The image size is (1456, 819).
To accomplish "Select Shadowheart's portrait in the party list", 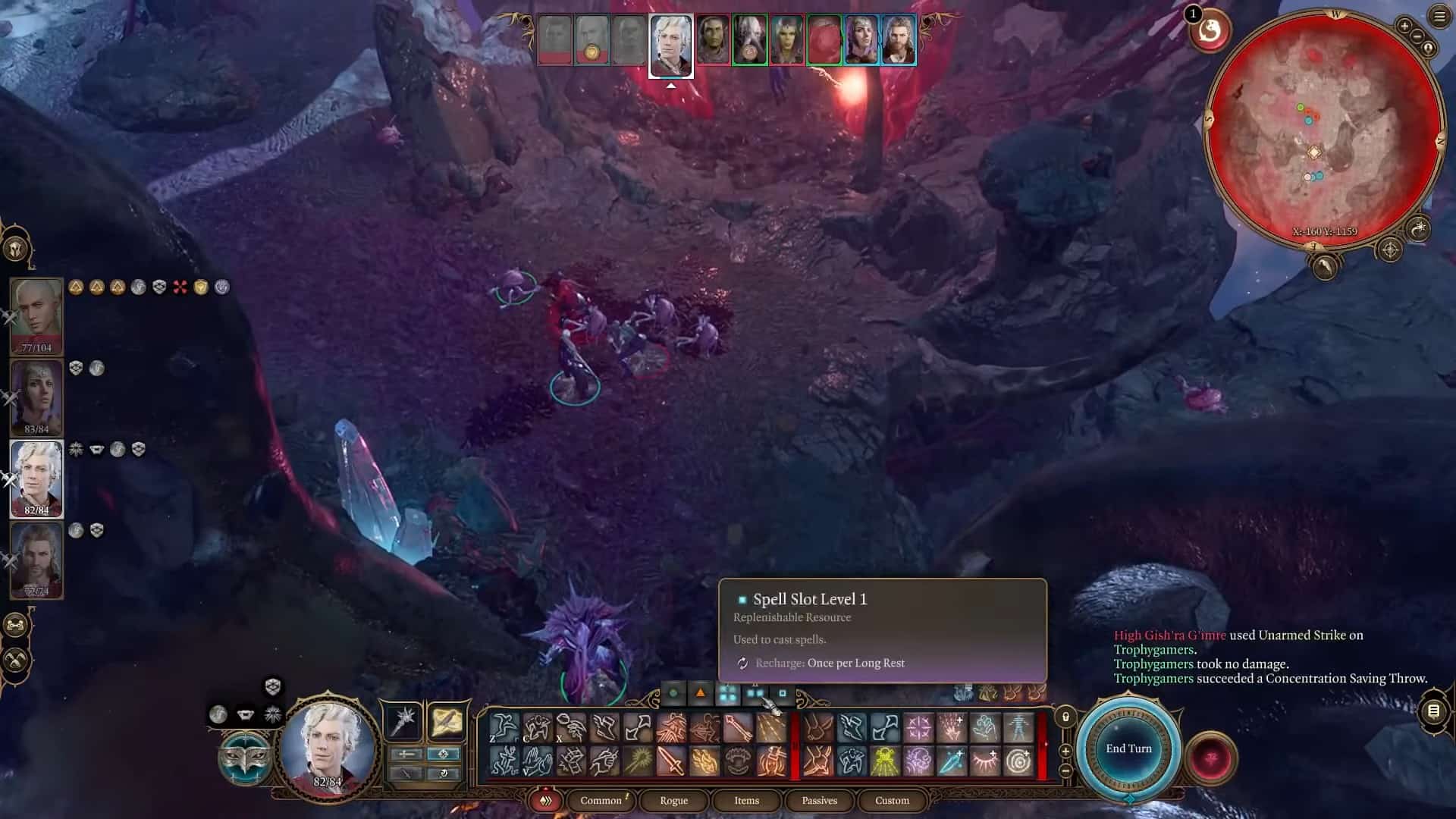I will point(36,396).
